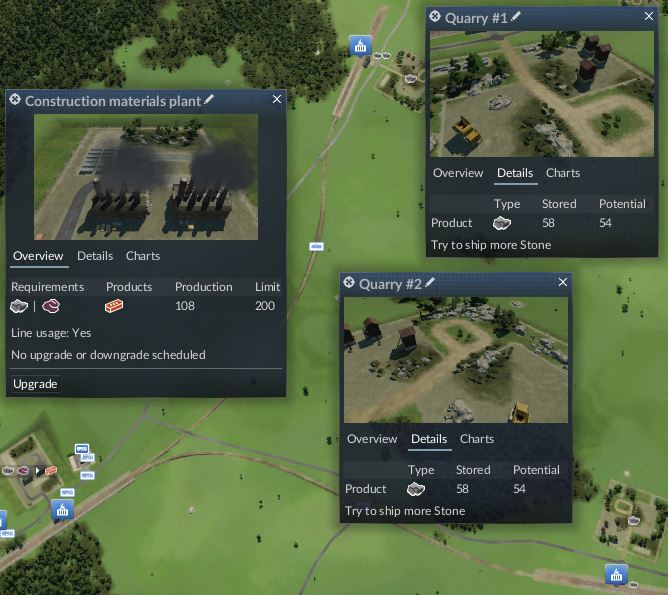This screenshot has width=668, height=595.
Task: Show Quarry #1 Charts tab
Action: 563,173
